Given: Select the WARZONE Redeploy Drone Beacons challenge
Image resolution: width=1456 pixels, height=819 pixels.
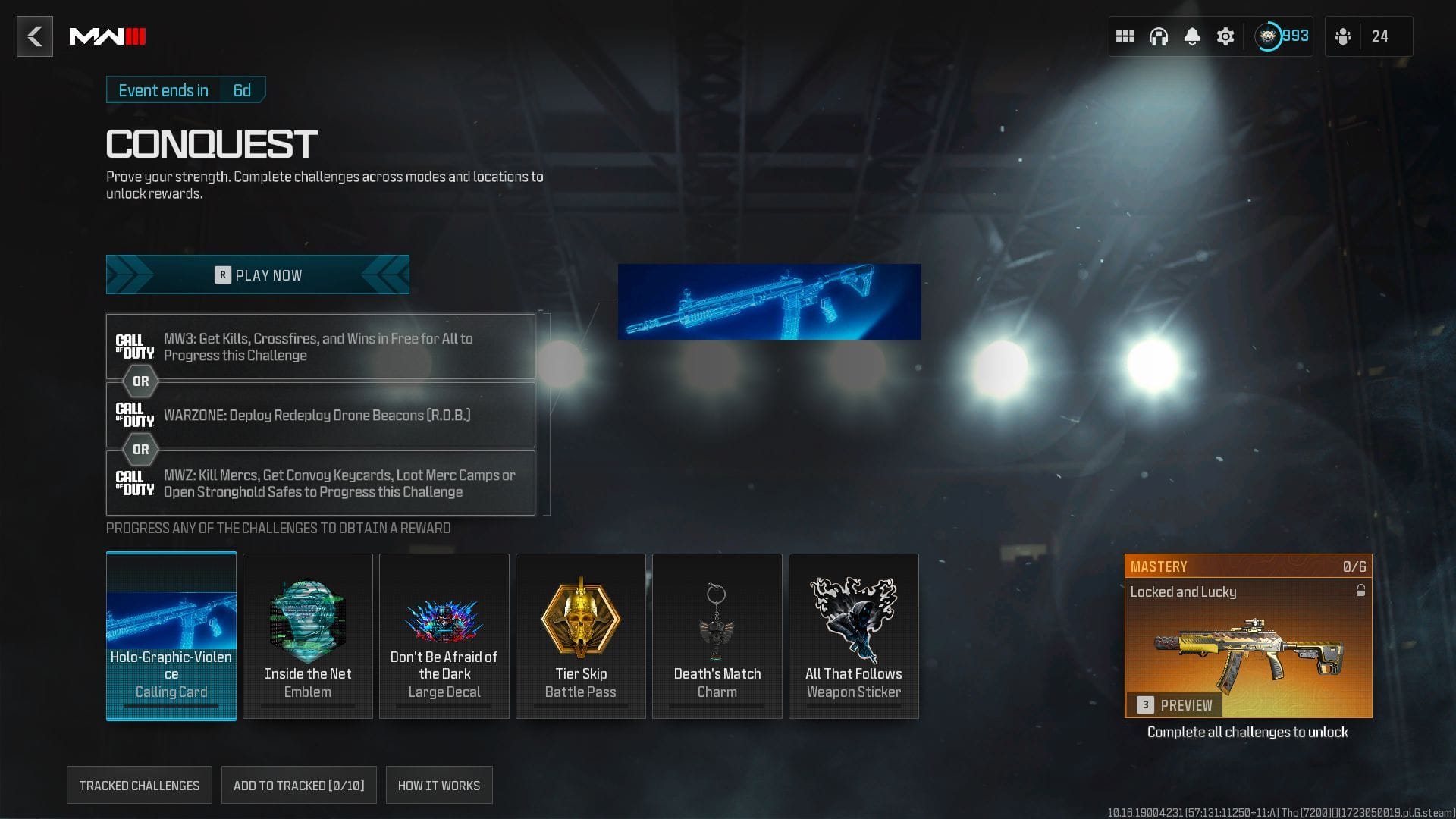Looking at the screenshot, I should coord(320,415).
